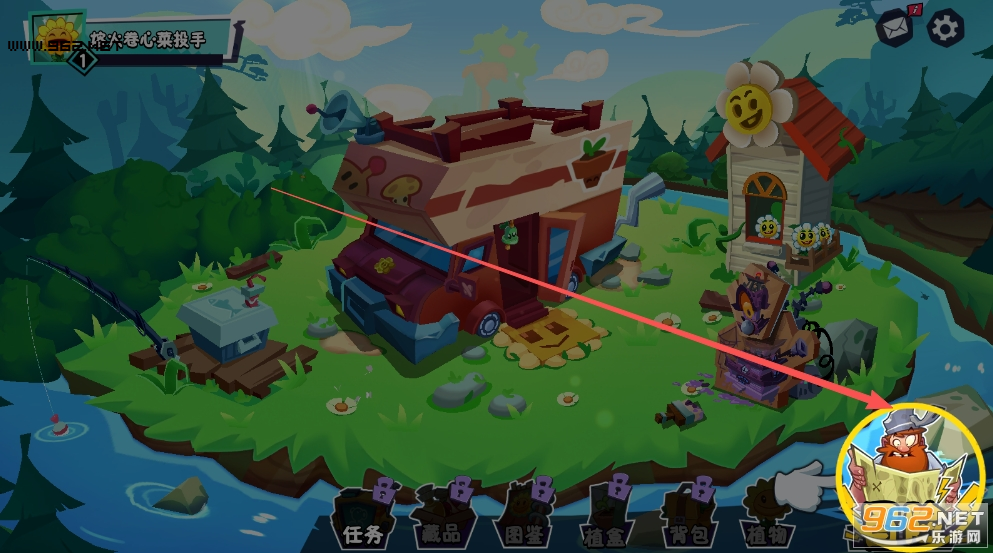Open the mail envelope inbox

(895, 28)
